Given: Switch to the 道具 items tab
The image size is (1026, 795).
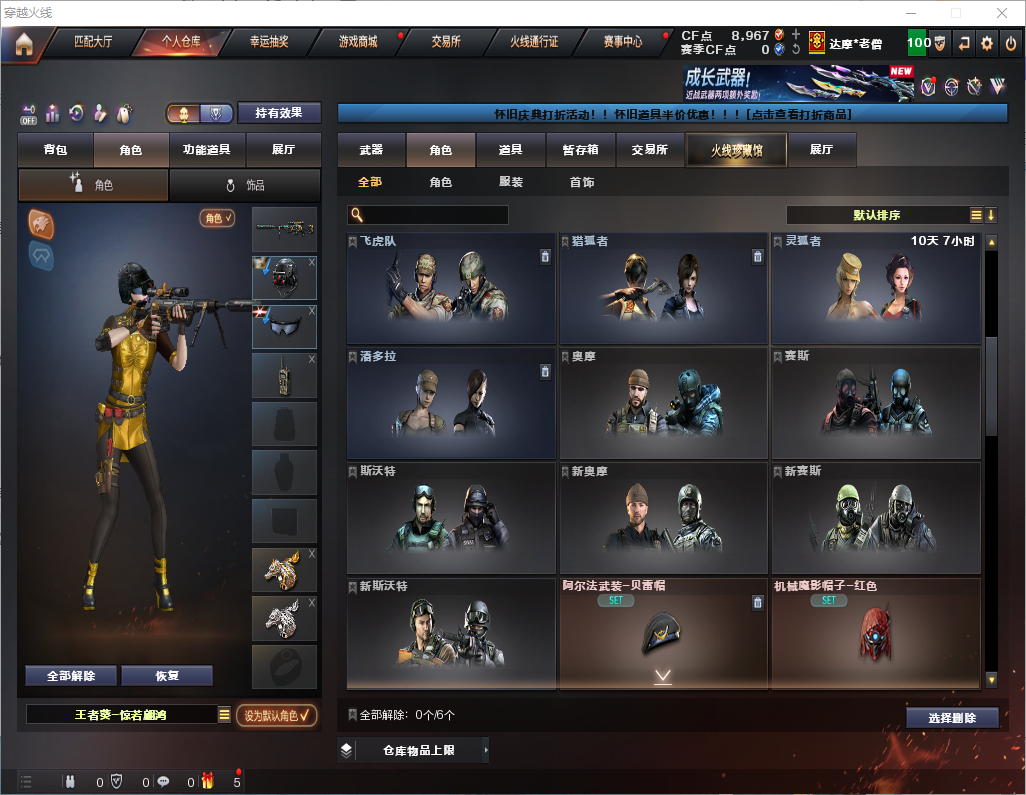Looking at the screenshot, I should [x=510, y=150].
